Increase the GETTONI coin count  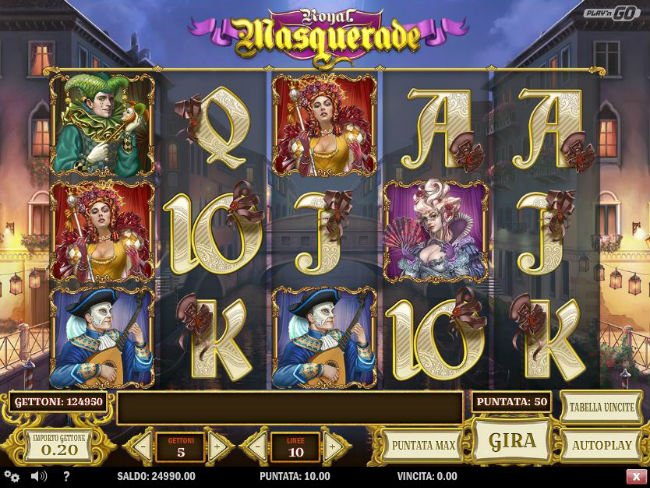tap(217, 445)
